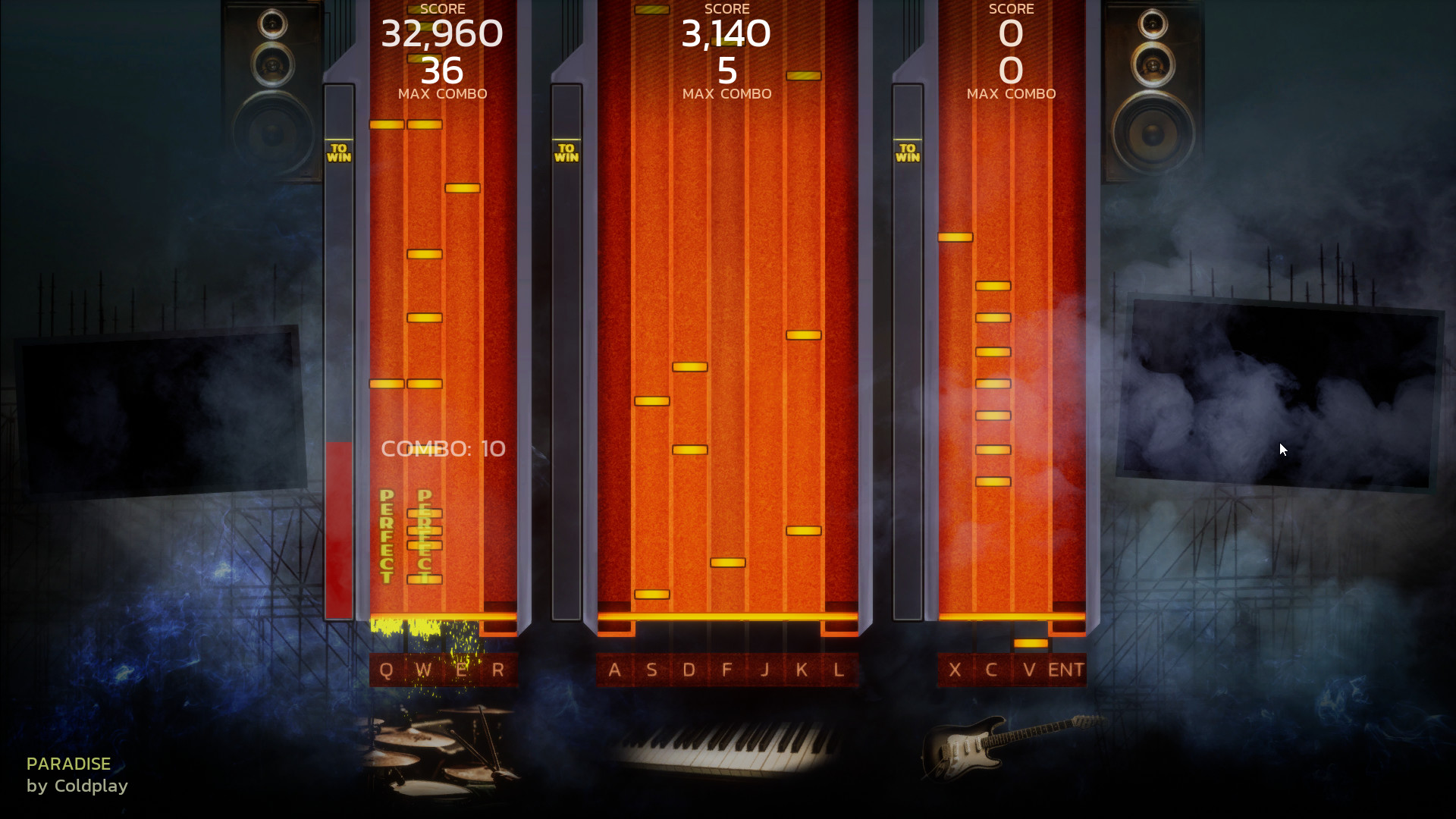
Task: Toggle the Q key lane button
Action: [385, 670]
